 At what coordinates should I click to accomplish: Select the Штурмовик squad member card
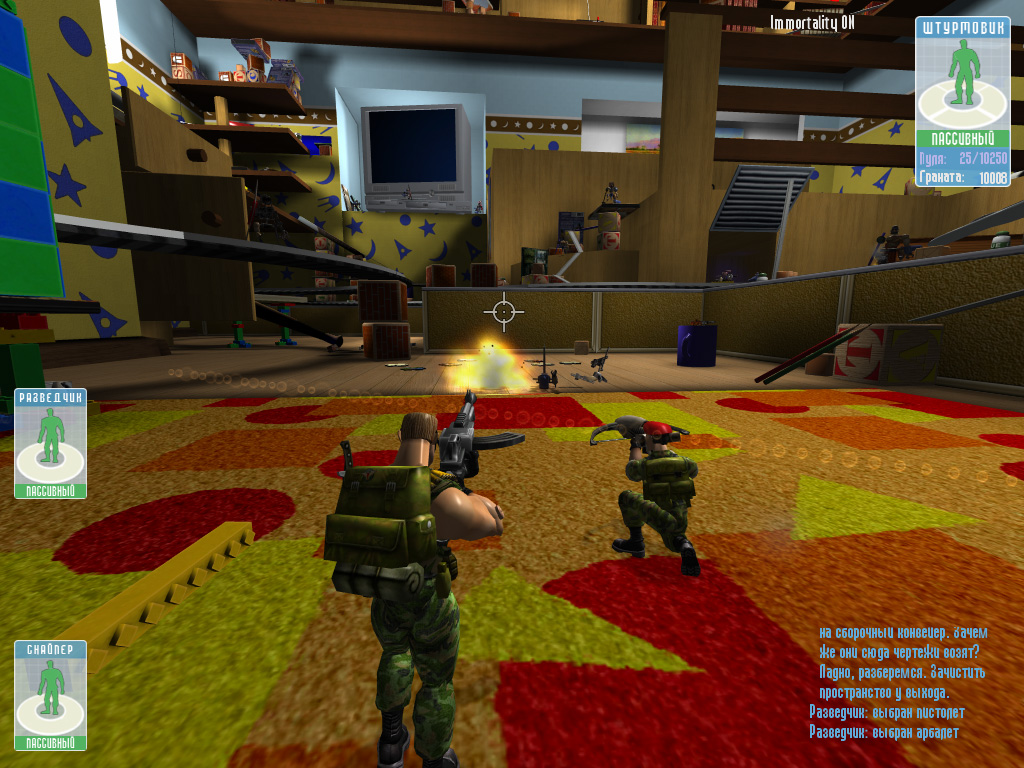click(x=962, y=100)
